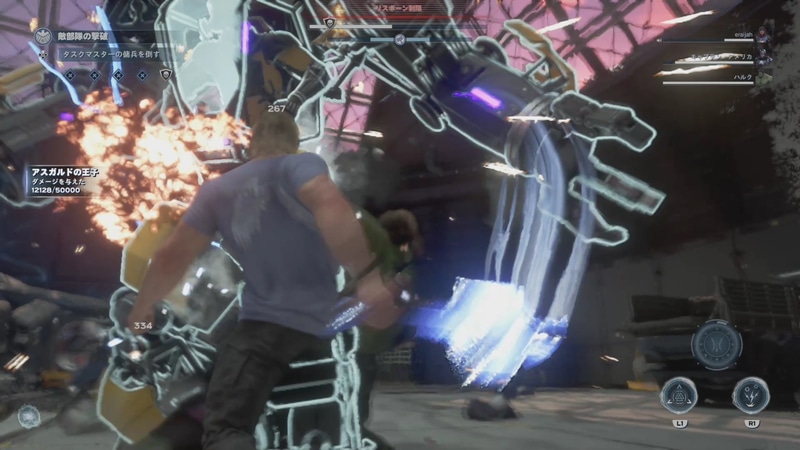Select the タスクマスターの傭兵を倒す objective line

(109, 54)
